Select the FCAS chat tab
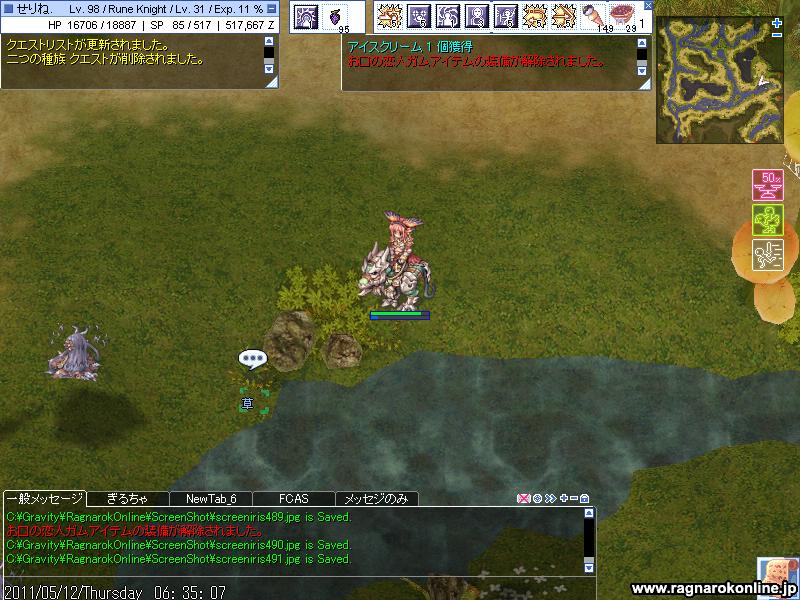 pos(293,498)
